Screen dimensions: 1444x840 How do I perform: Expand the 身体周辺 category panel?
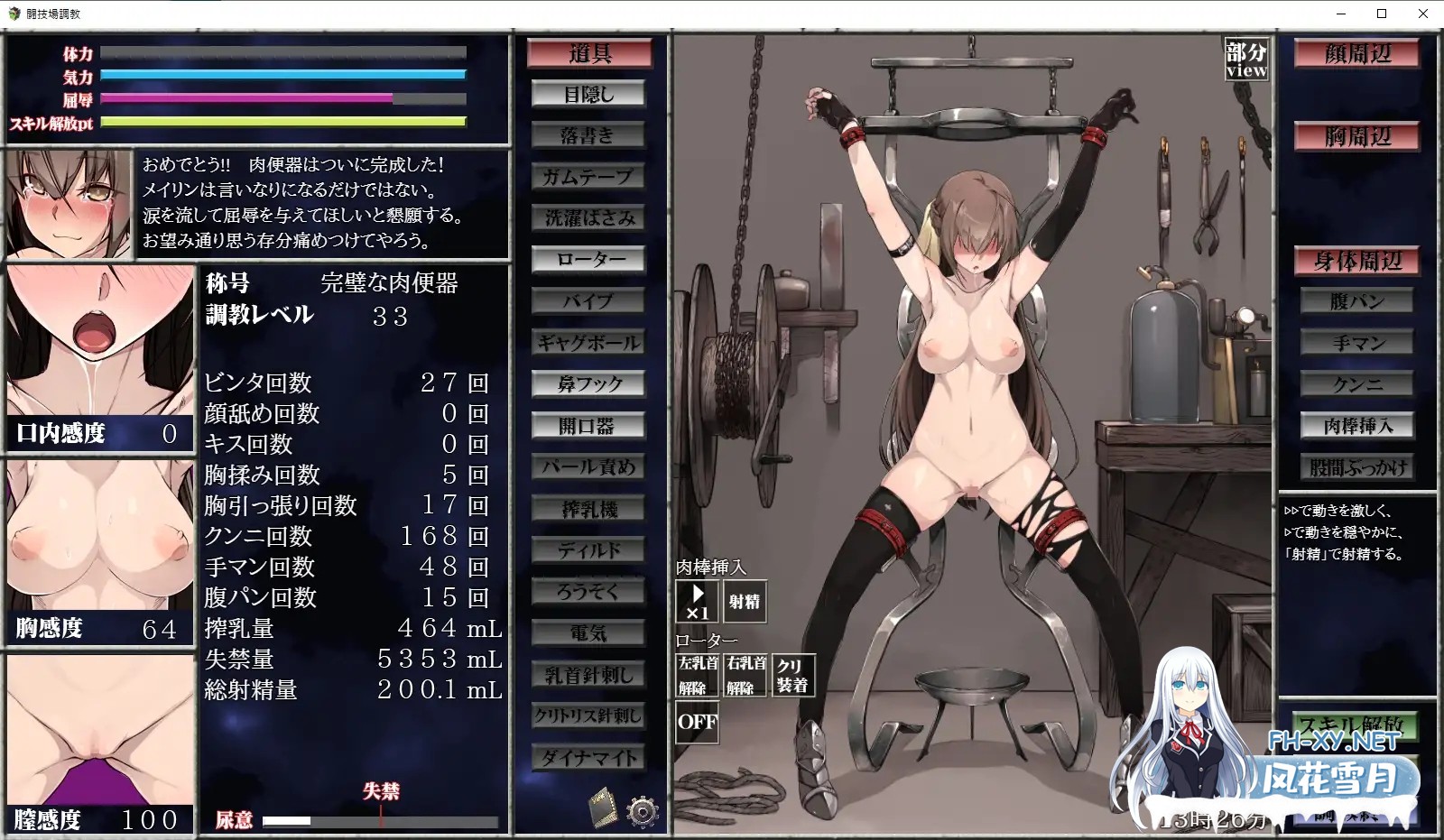(1357, 262)
